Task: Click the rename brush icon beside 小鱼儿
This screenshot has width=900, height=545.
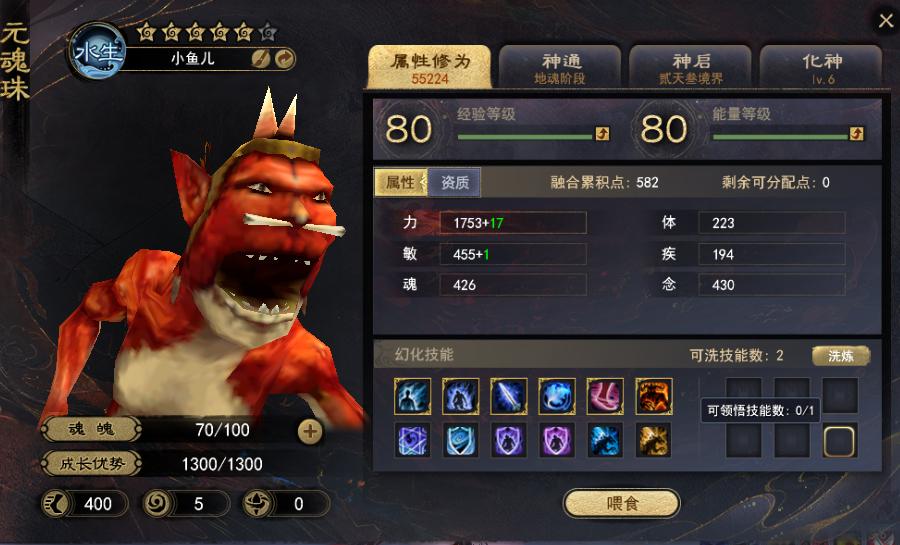Action: coord(261,59)
